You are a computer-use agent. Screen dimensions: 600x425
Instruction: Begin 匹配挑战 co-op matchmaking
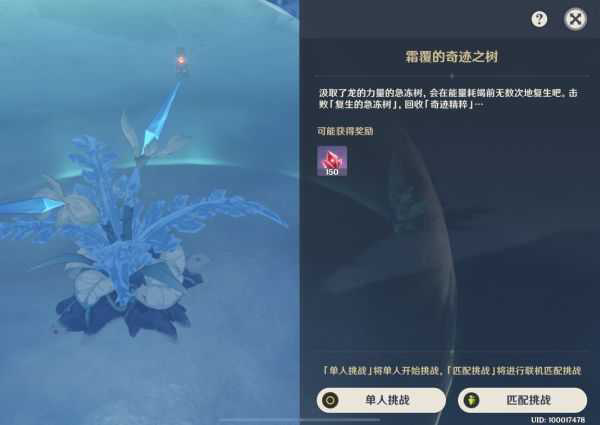tap(522, 399)
